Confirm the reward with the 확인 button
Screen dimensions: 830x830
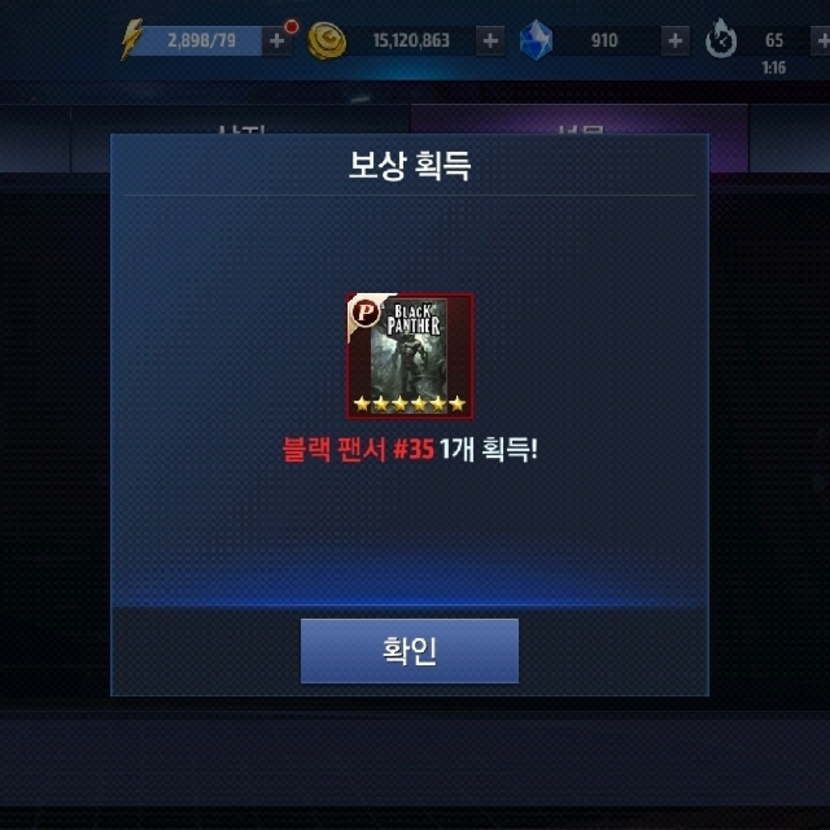click(x=409, y=651)
